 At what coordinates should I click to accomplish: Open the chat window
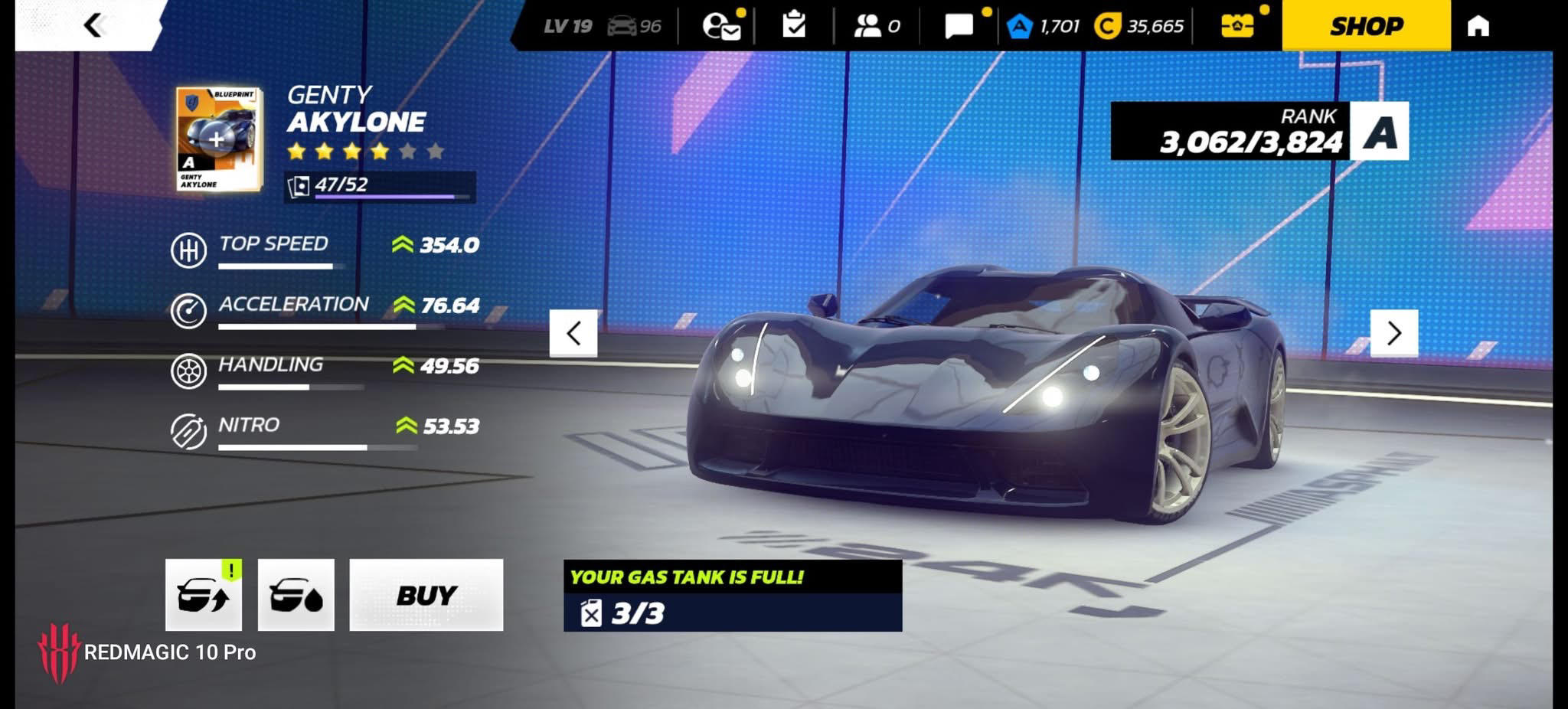click(959, 26)
